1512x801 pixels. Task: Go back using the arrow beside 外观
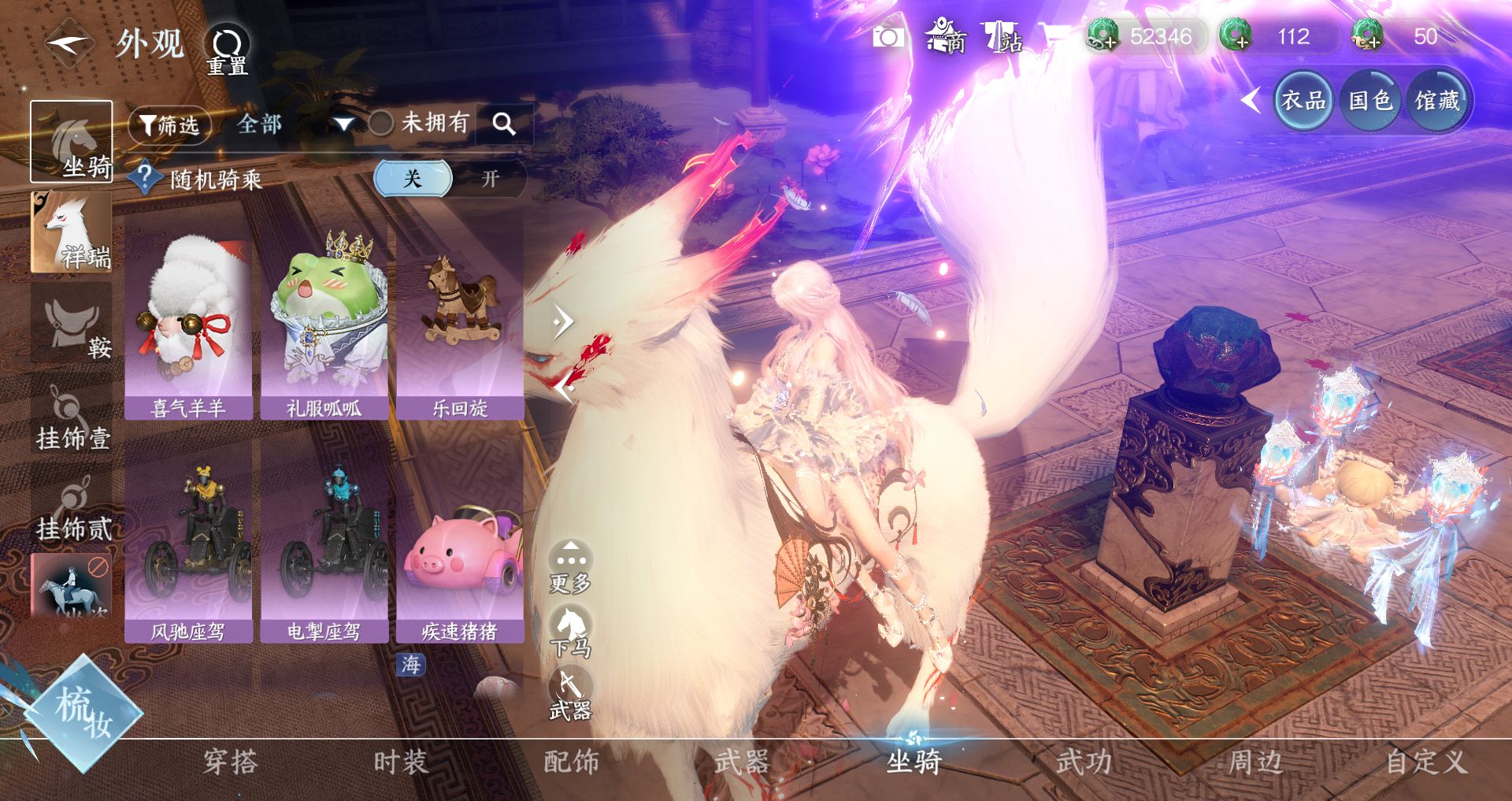pos(68,43)
